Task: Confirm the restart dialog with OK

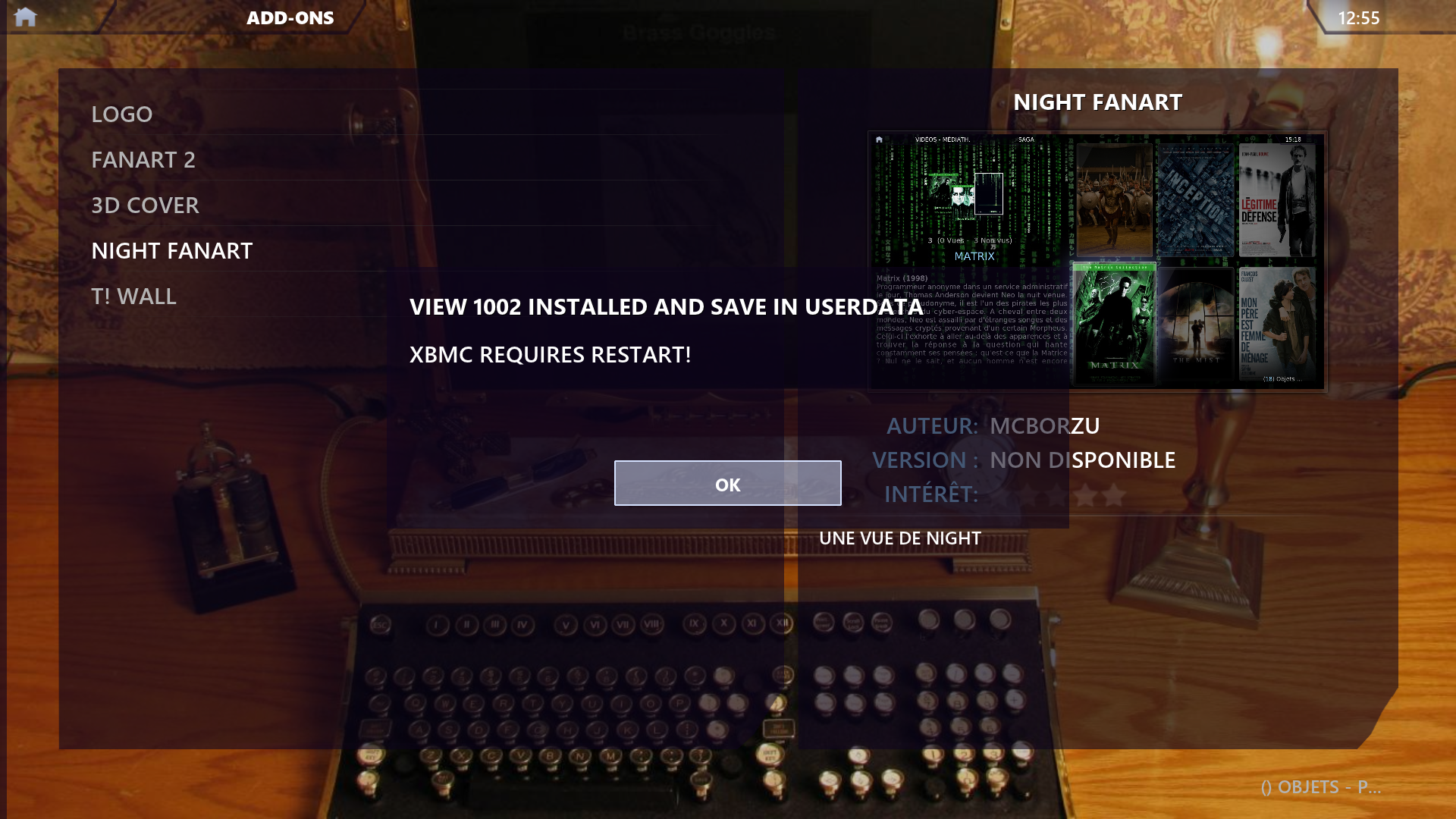Action: 727,484
